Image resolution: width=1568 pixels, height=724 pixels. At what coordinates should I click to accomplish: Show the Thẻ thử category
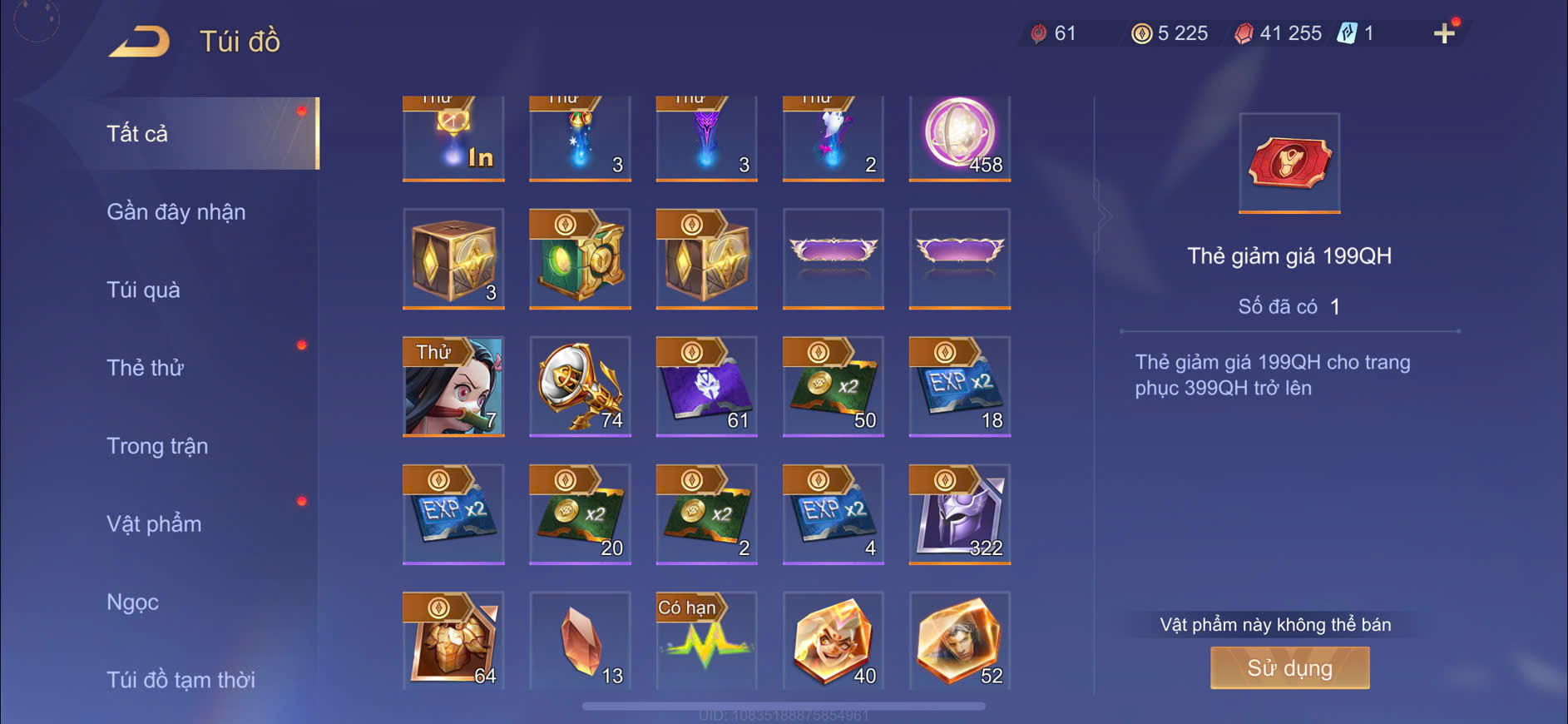tap(145, 368)
